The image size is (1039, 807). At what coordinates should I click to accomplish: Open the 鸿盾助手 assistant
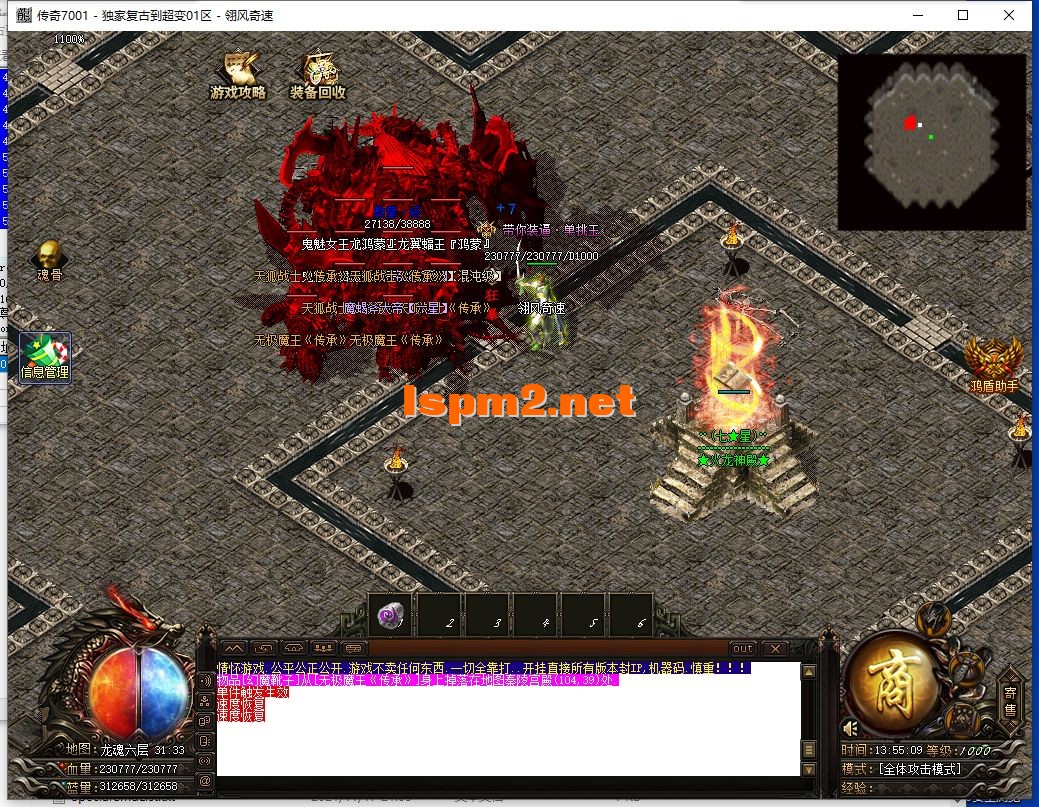tap(993, 364)
